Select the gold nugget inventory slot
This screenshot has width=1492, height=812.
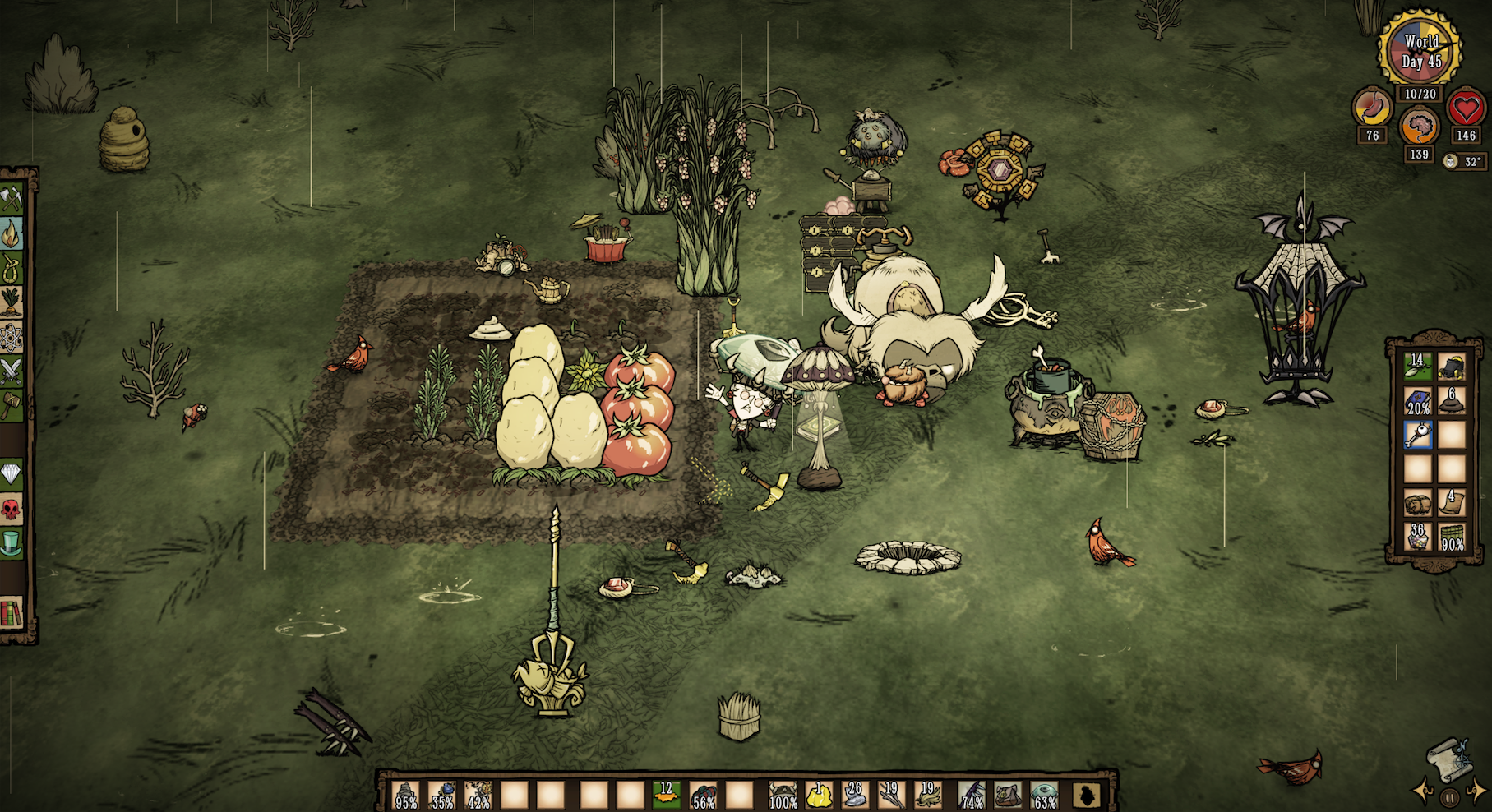pos(819,796)
